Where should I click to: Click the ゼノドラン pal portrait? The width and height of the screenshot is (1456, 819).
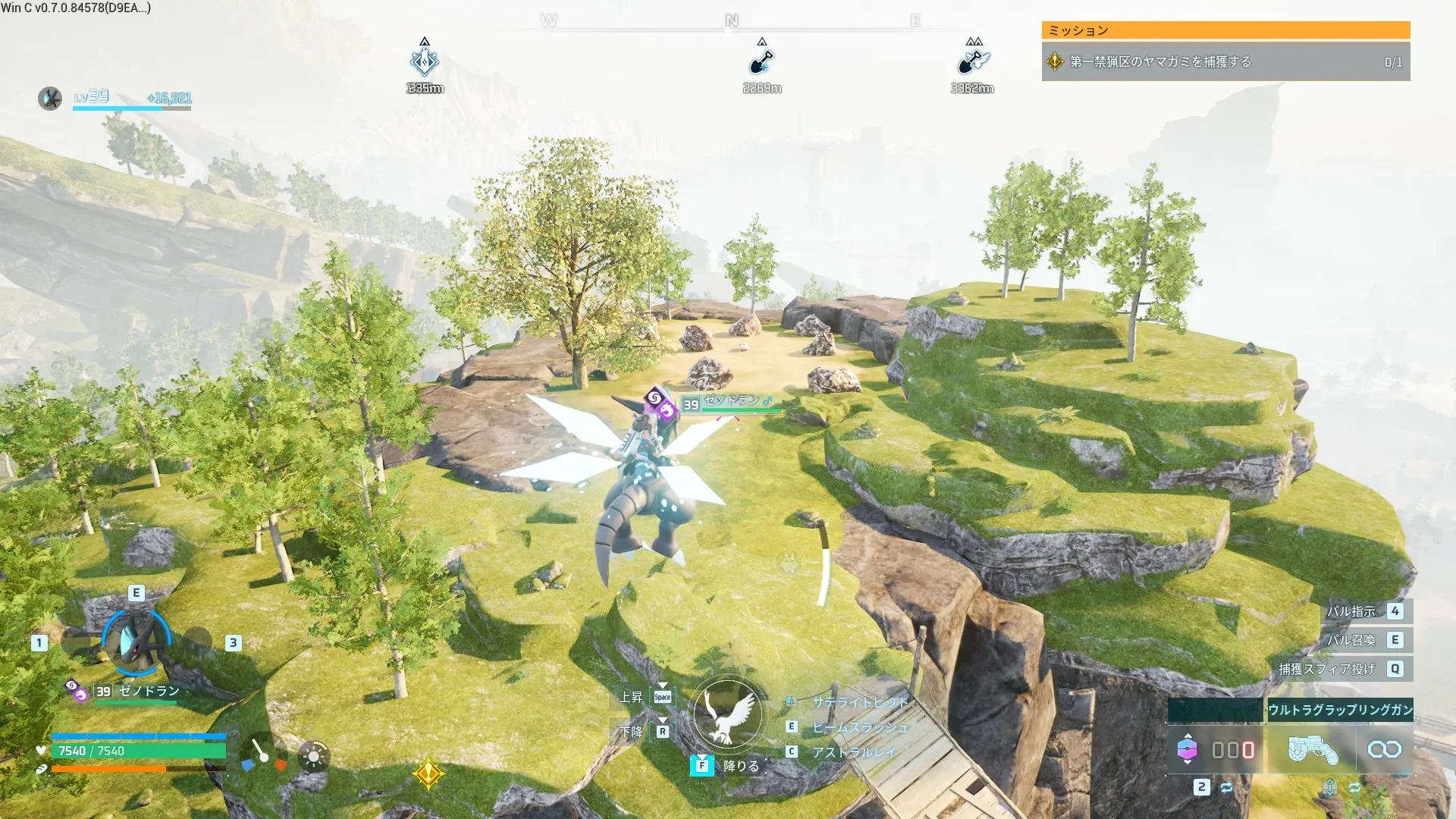136,642
